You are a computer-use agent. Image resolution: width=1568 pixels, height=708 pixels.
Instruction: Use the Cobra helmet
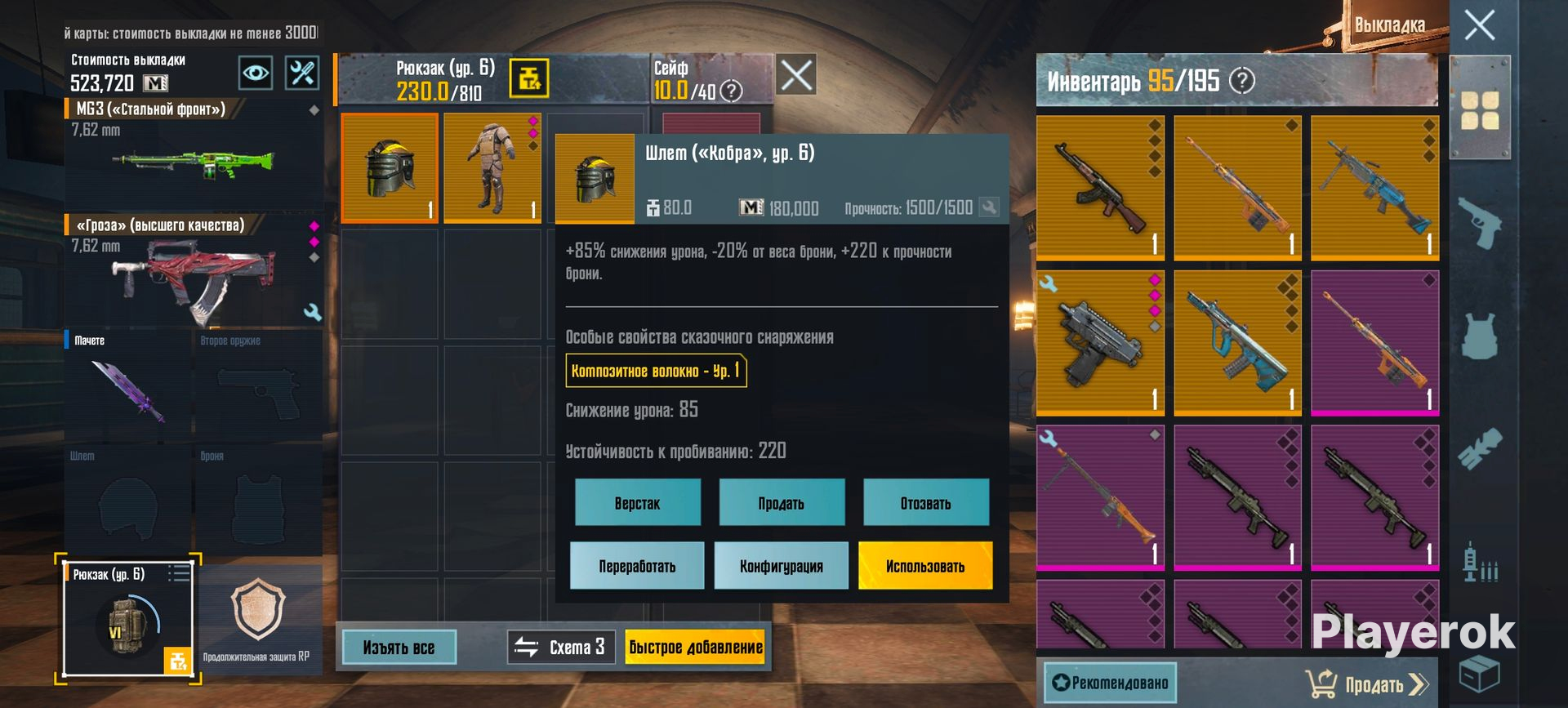click(x=925, y=566)
